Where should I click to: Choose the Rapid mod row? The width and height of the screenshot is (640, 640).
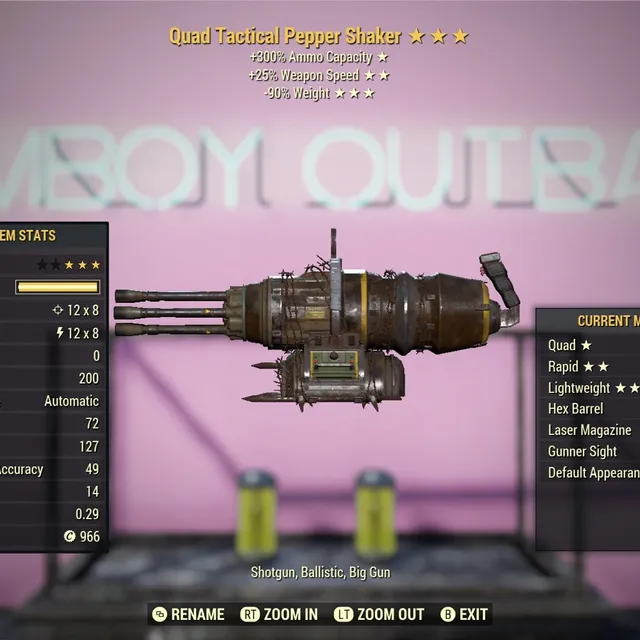[578, 366]
